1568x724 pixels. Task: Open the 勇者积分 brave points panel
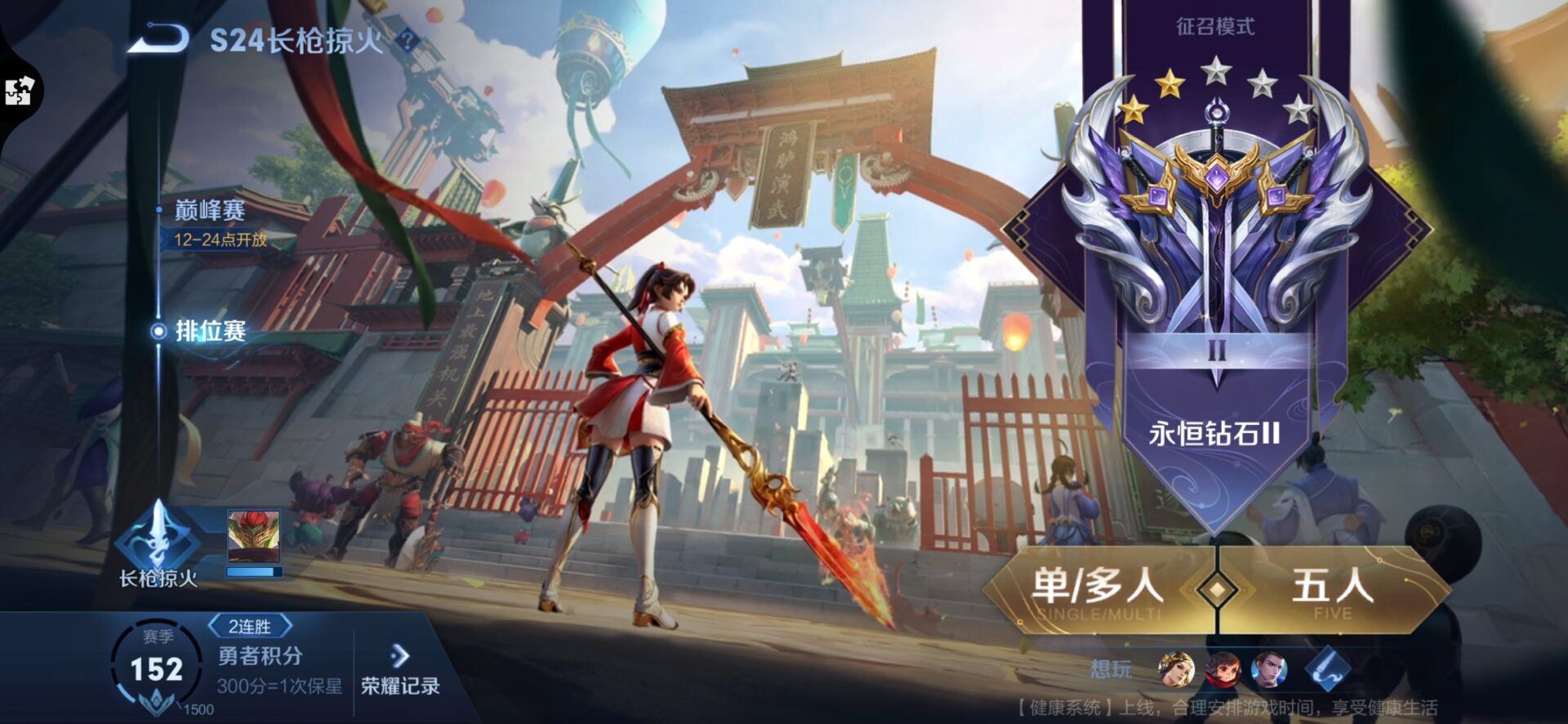pos(260,656)
